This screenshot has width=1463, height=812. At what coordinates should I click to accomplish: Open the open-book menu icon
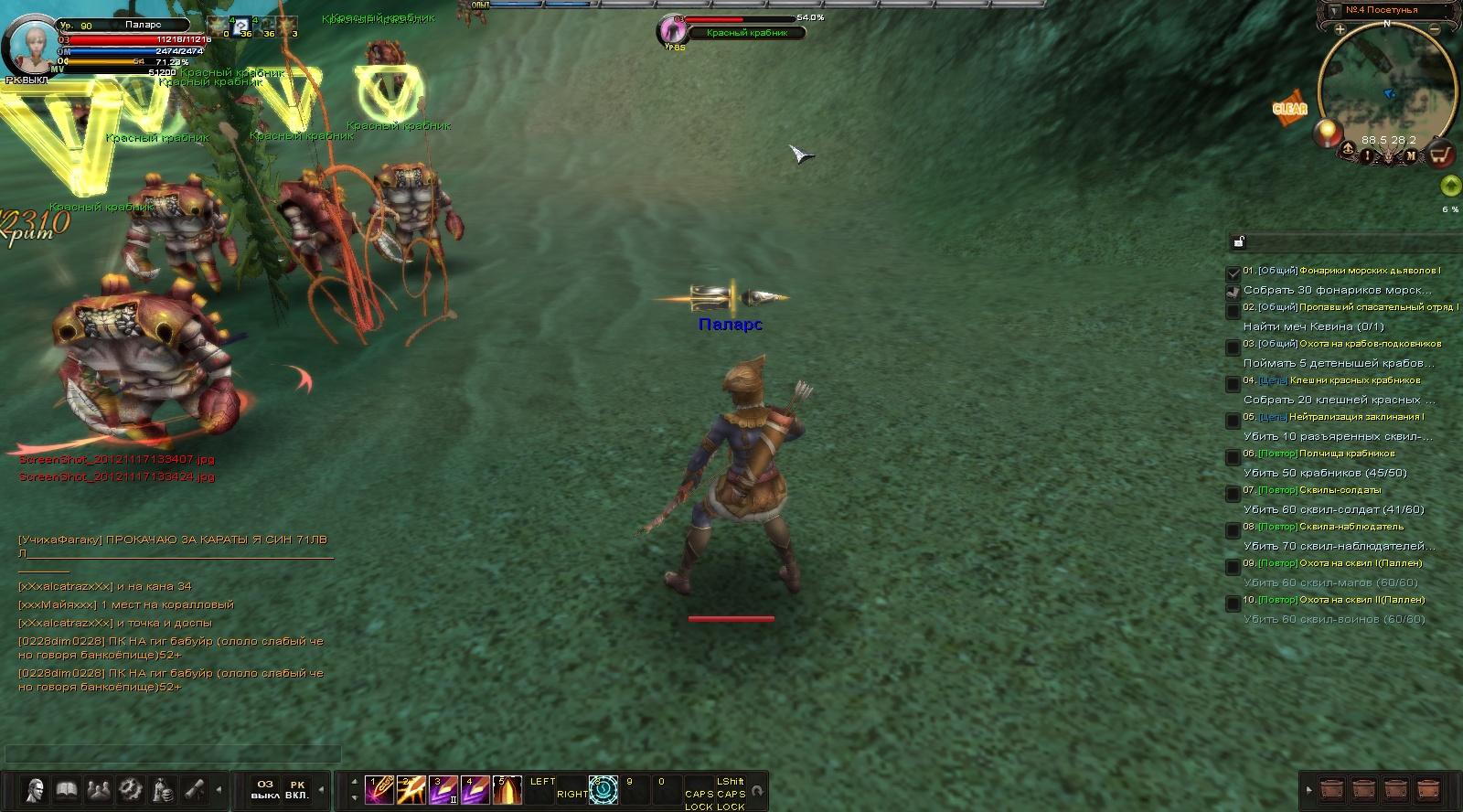[x=67, y=789]
